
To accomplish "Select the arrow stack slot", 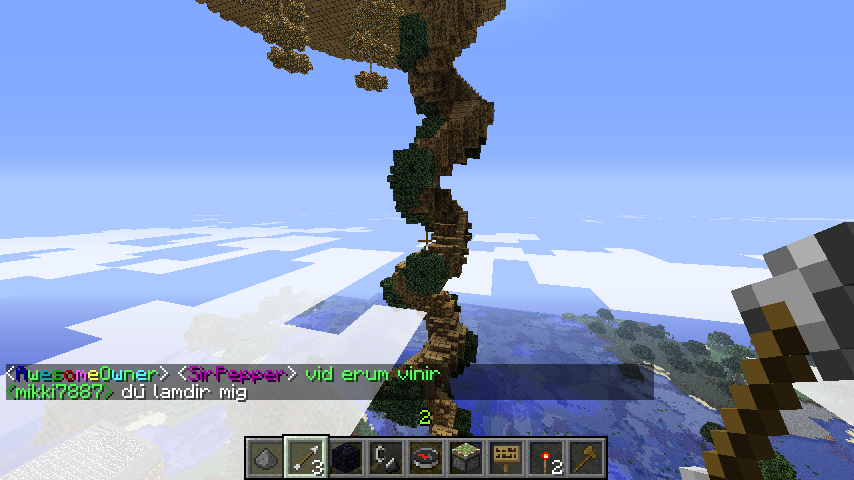I will pyautogui.click(x=305, y=457).
